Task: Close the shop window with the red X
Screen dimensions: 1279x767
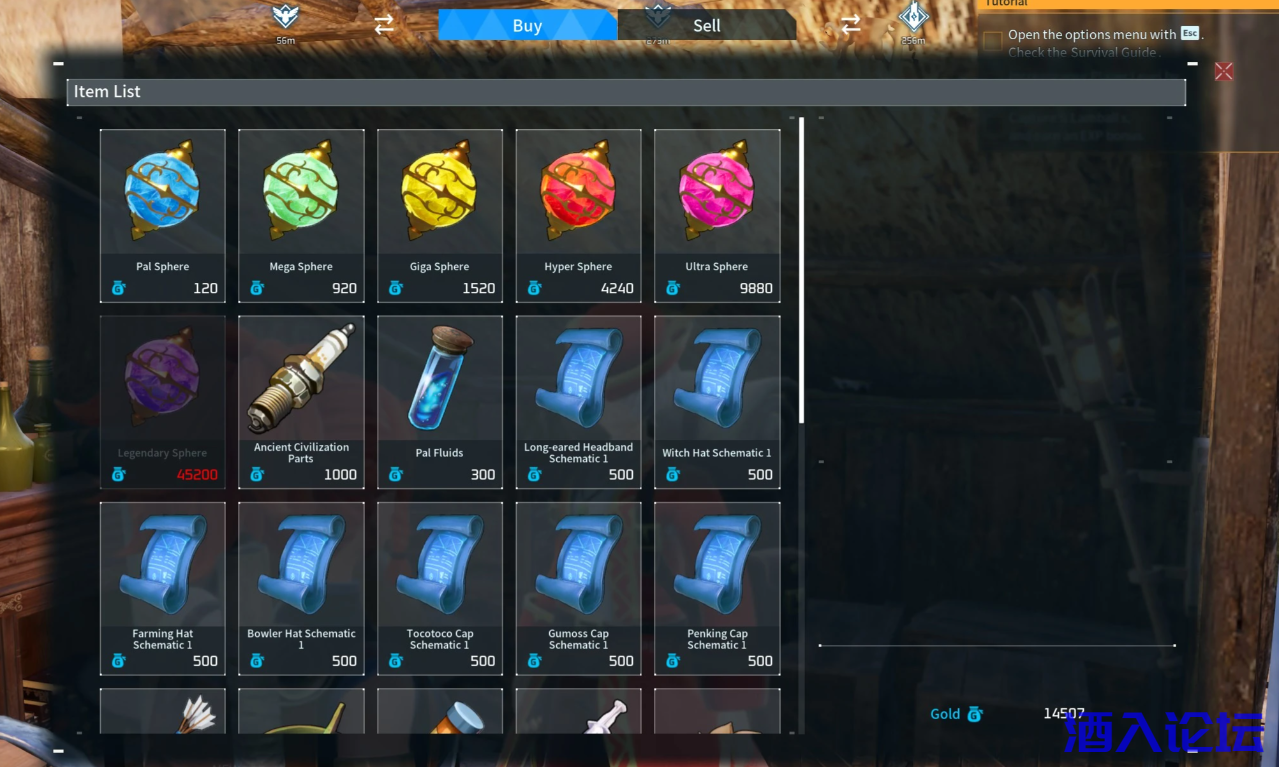Action: tap(1223, 71)
